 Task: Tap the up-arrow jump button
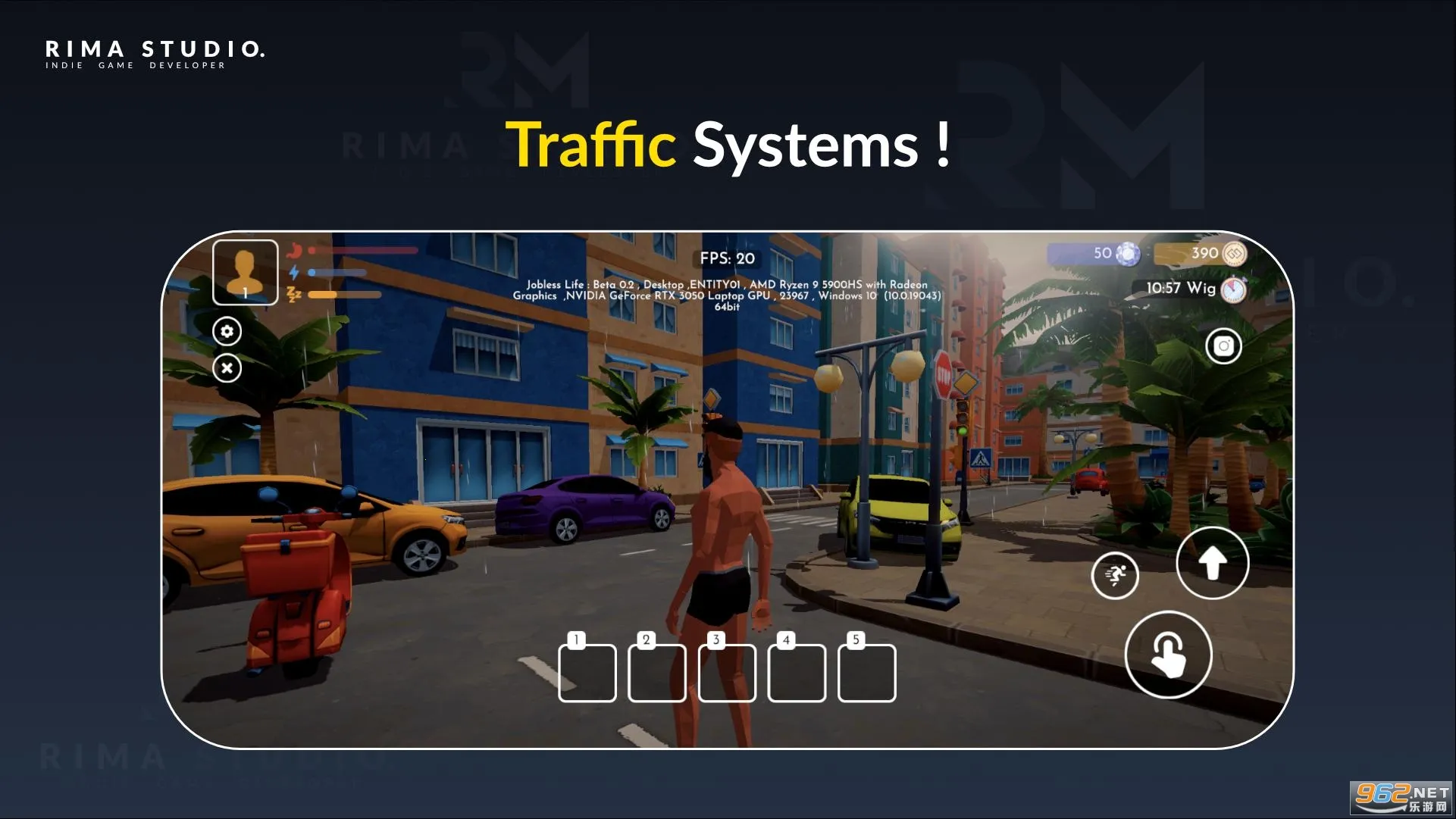pyautogui.click(x=1212, y=563)
